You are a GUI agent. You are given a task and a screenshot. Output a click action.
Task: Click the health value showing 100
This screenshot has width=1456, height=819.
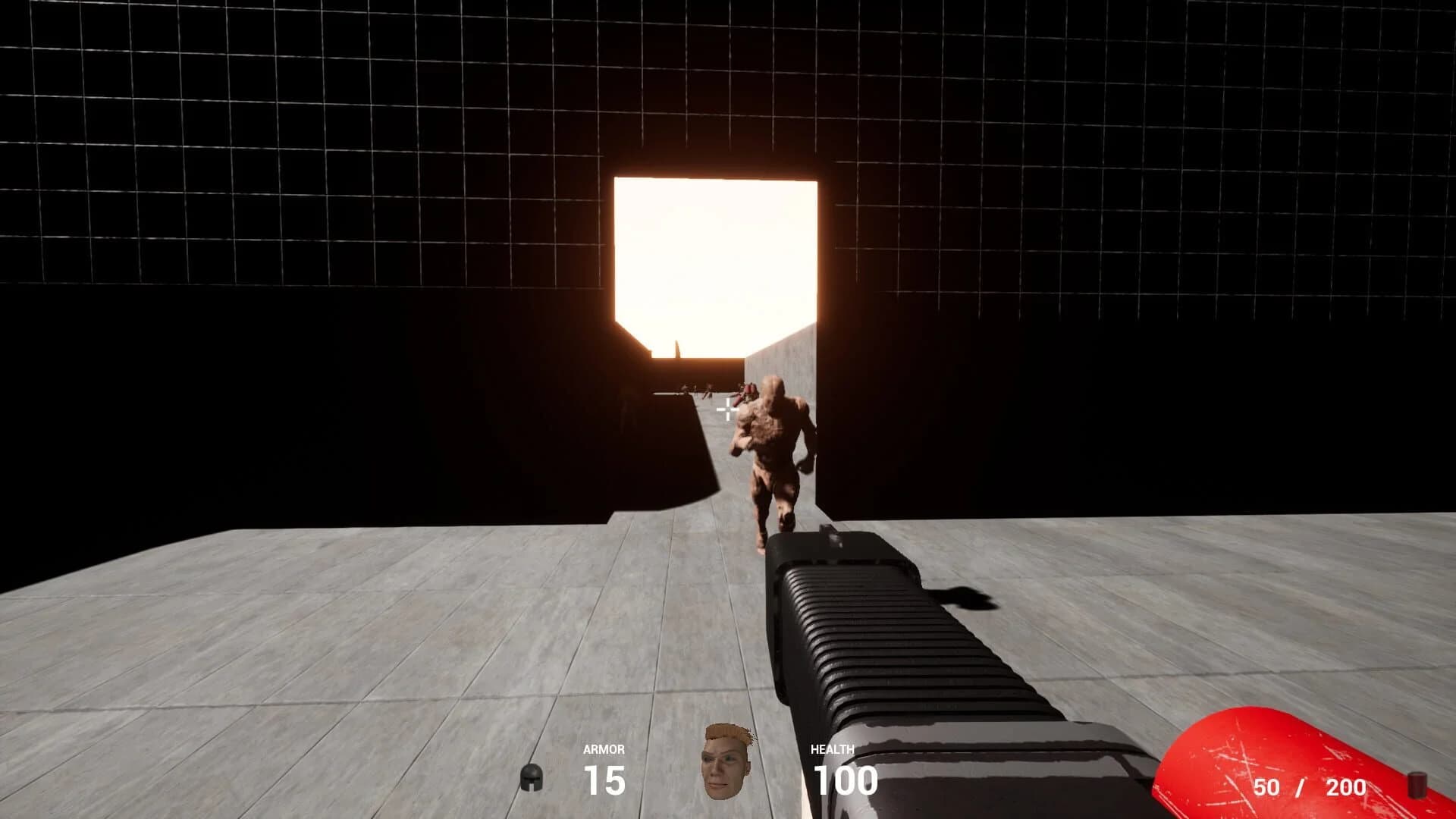click(846, 780)
